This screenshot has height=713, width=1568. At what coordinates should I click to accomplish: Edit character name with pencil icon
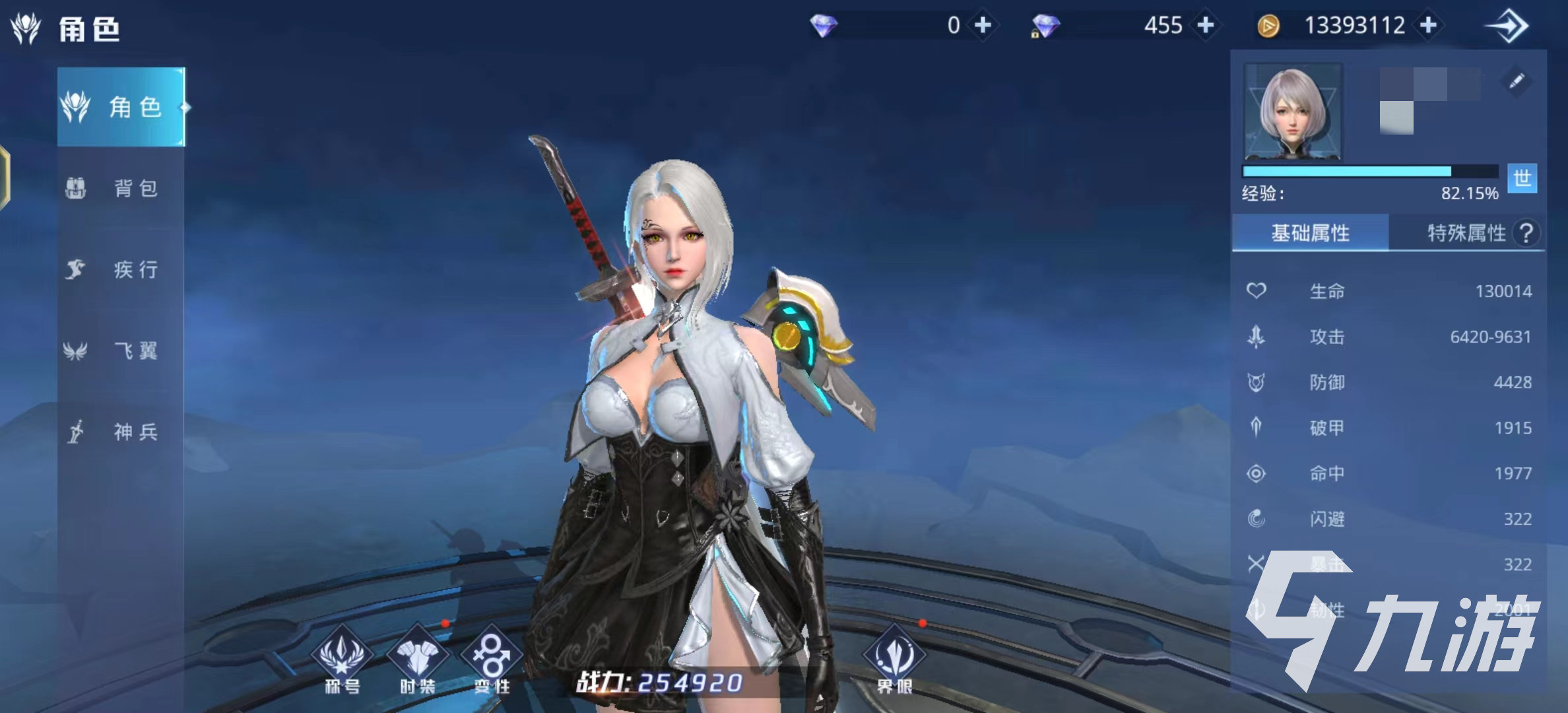coord(1516,81)
